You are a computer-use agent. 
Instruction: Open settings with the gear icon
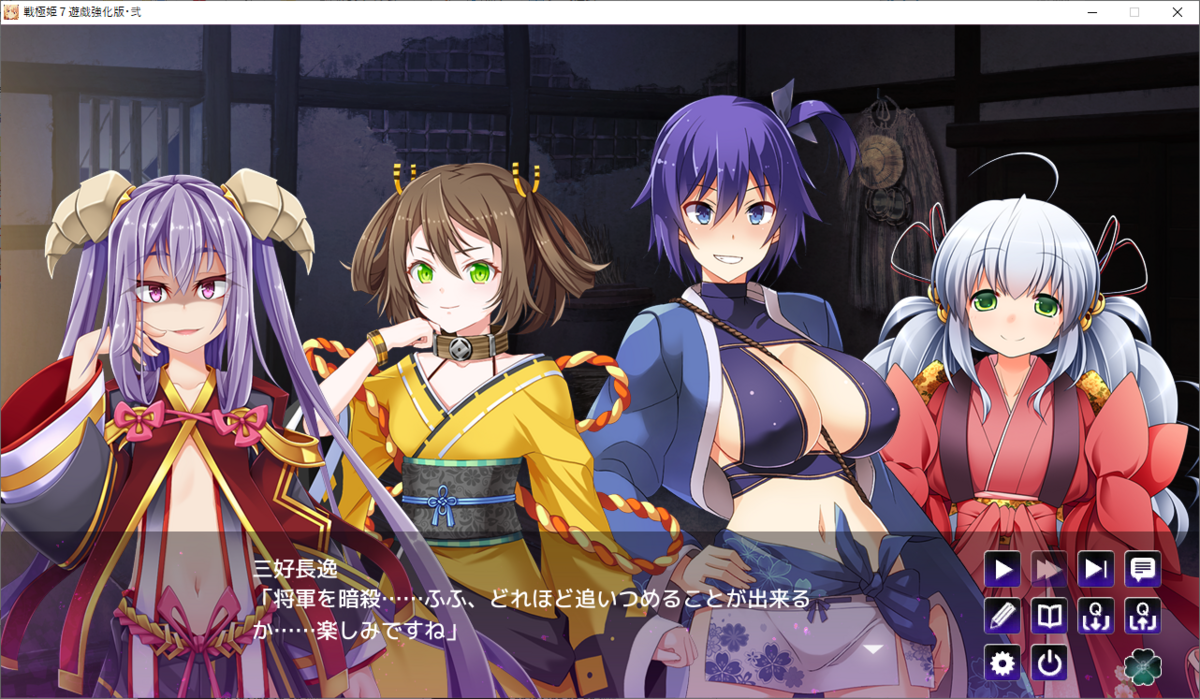1002,662
